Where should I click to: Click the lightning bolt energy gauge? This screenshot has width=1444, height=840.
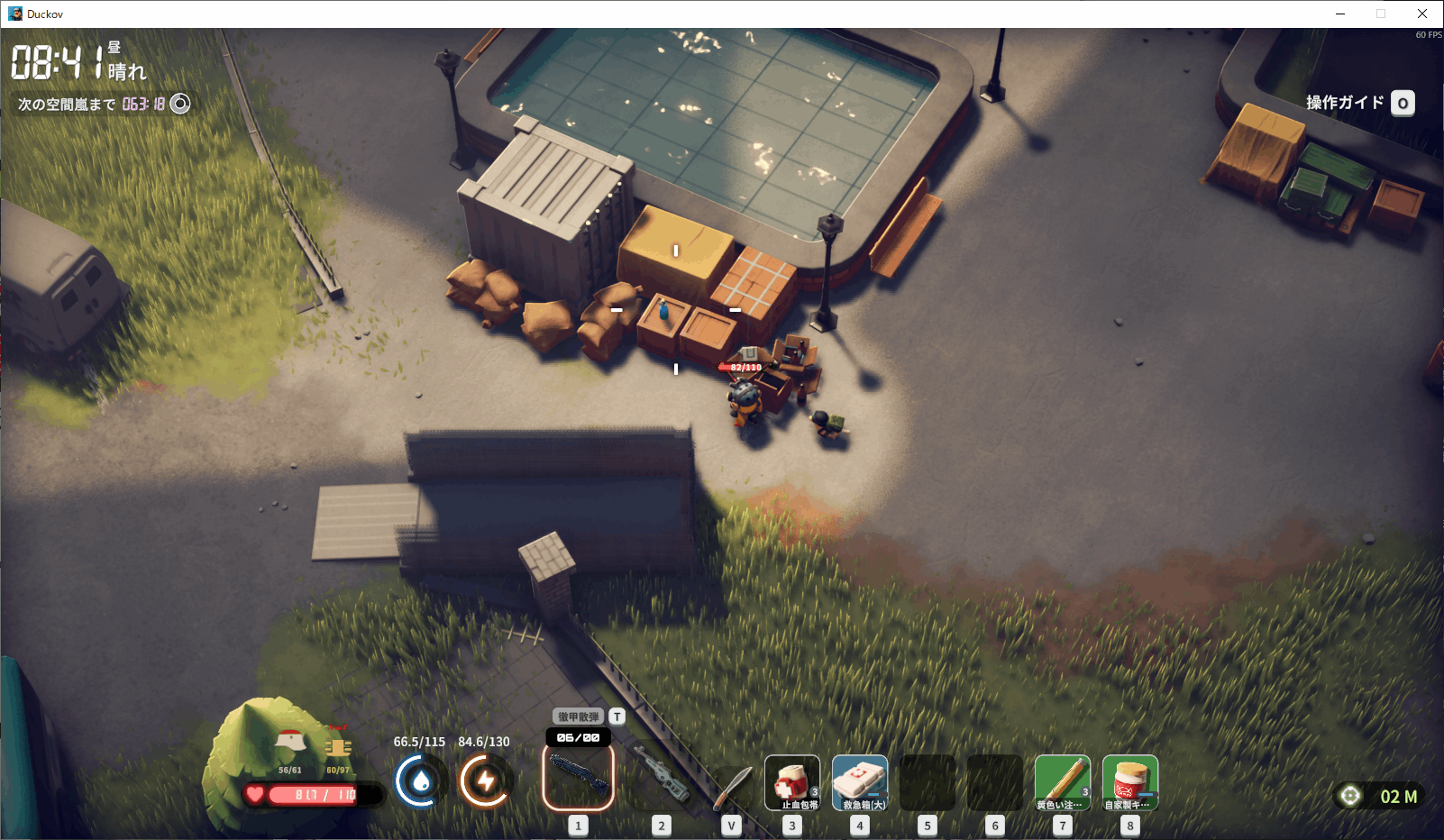click(485, 781)
